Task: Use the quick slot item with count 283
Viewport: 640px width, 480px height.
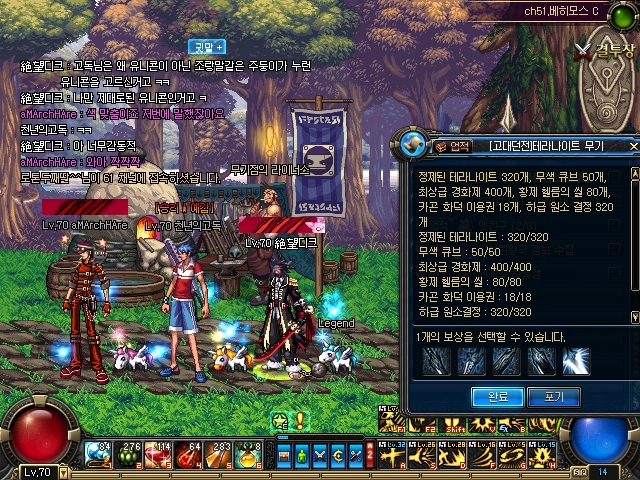Action: pyautogui.click(x=219, y=455)
